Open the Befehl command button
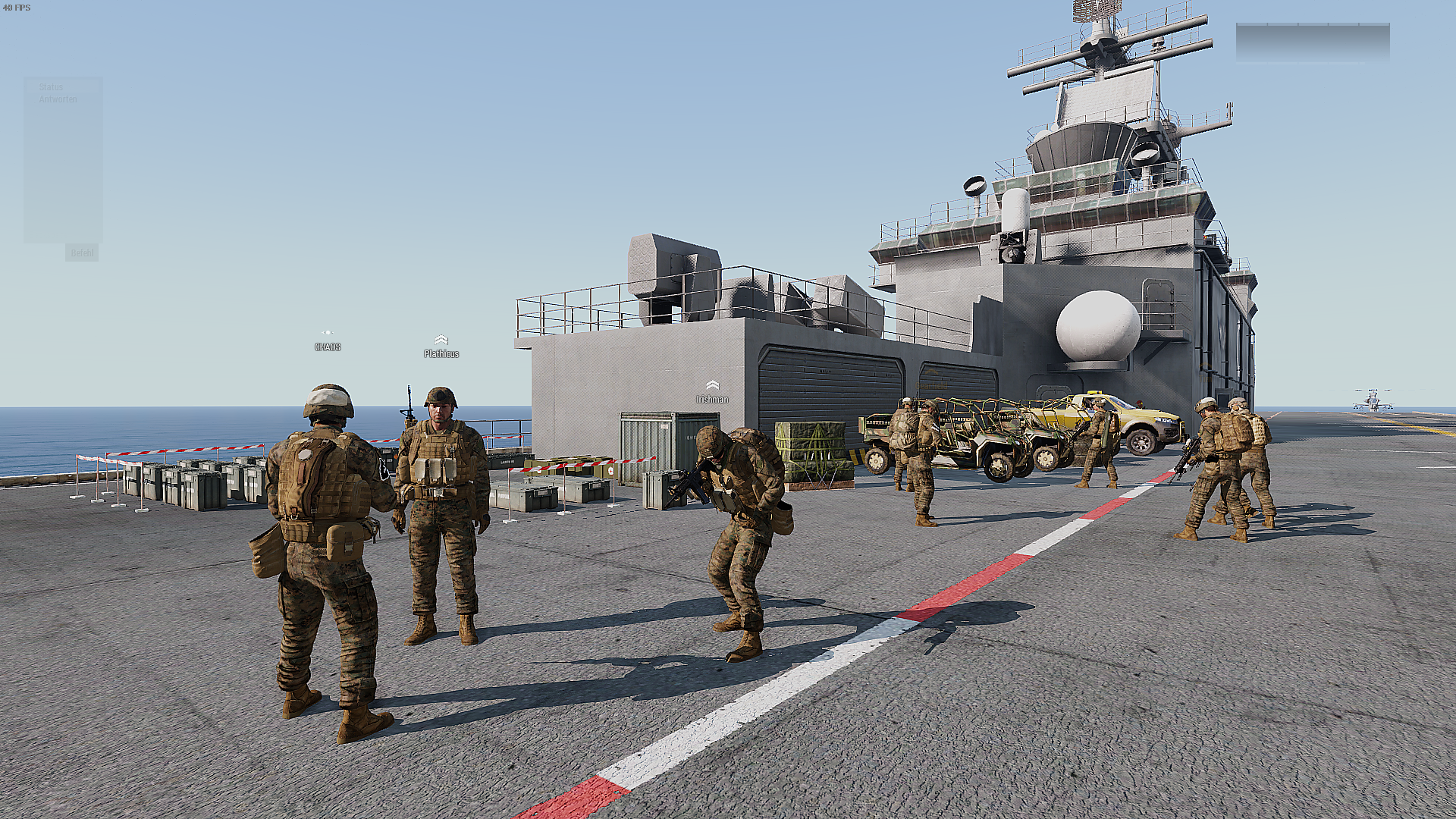The height and width of the screenshot is (819, 1456). click(x=82, y=253)
